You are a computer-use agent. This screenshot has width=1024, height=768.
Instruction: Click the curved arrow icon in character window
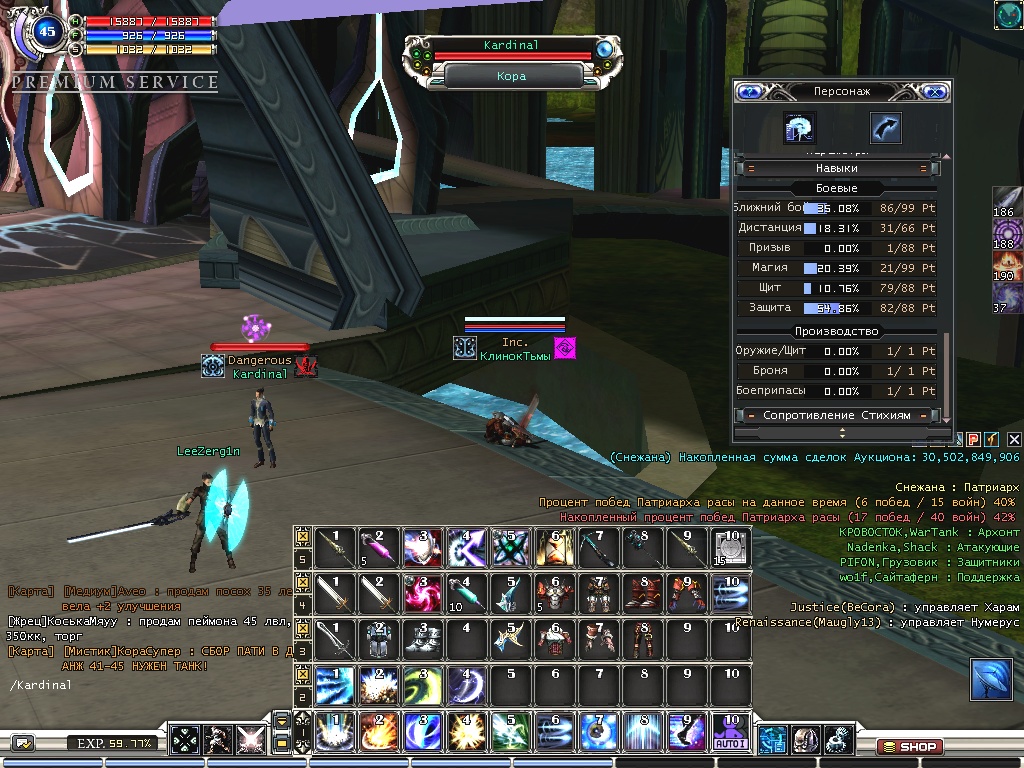(885, 127)
